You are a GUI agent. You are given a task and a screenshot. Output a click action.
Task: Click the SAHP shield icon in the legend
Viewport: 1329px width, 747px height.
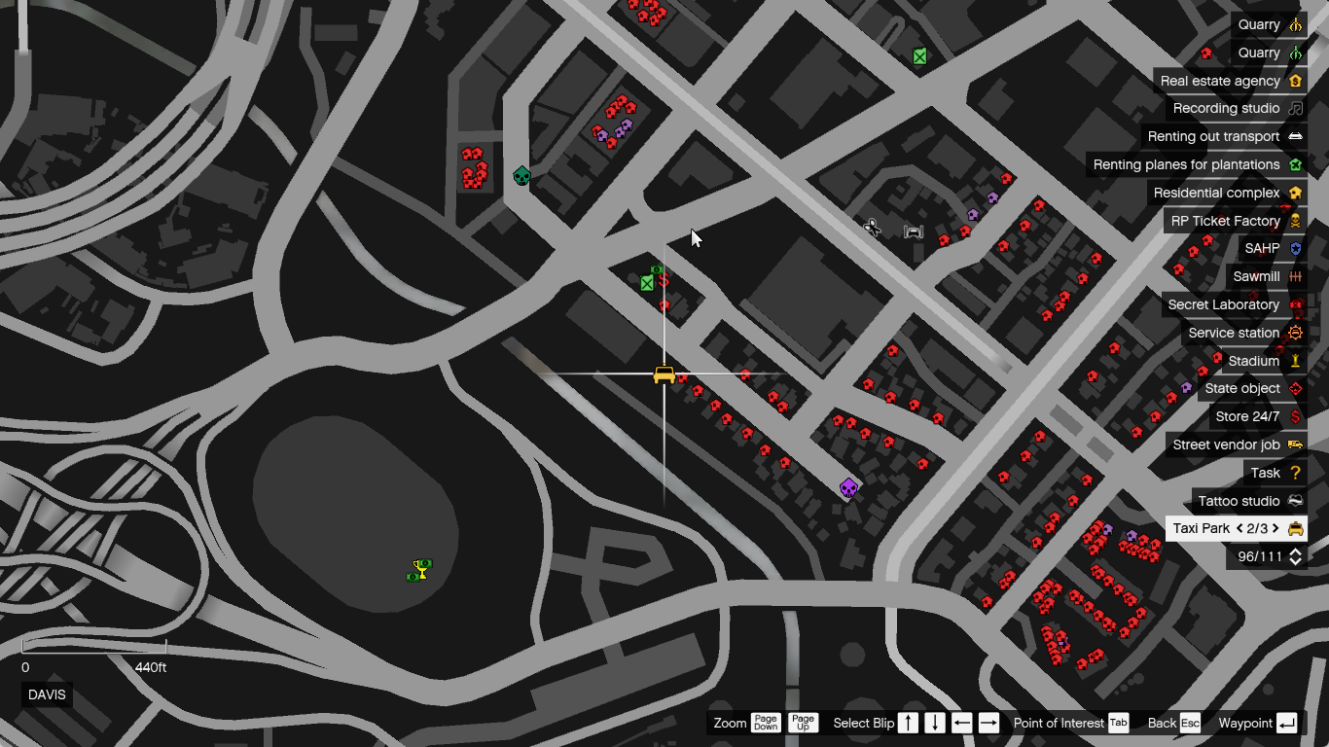[1297, 248]
